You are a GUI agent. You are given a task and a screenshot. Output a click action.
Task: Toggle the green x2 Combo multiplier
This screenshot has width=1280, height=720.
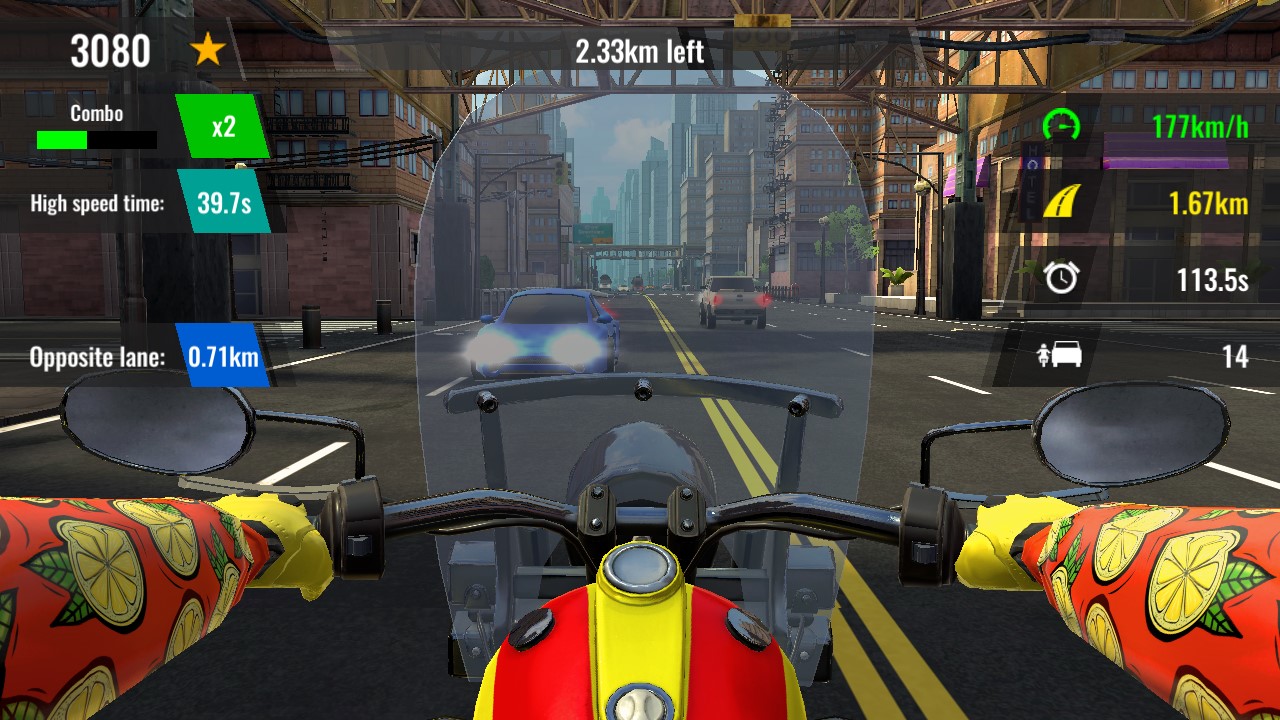tap(222, 126)
